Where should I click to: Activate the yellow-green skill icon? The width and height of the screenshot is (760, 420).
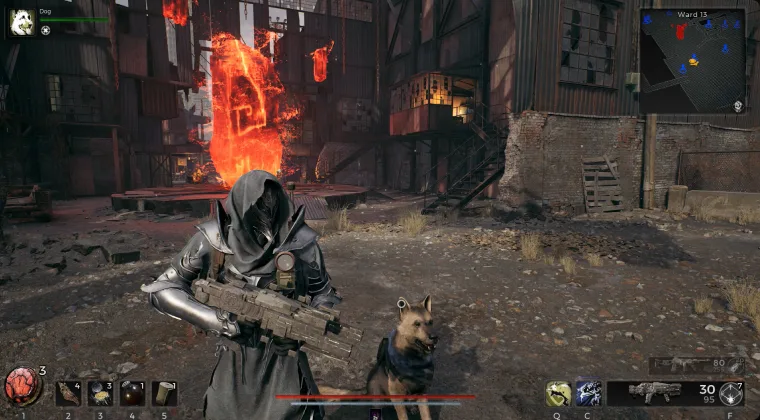[x=559, y=393]
